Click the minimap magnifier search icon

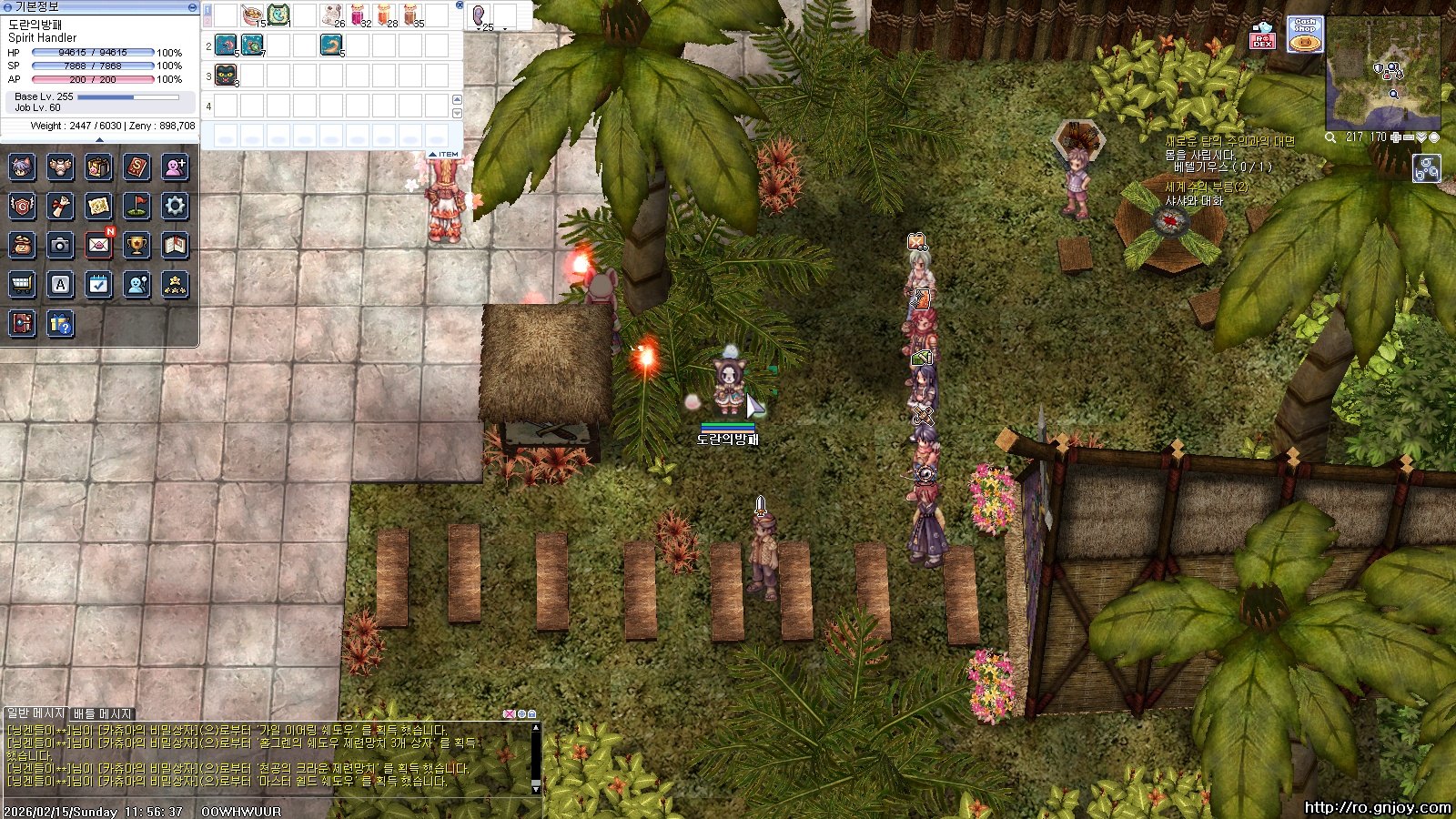coord(1330,137)
